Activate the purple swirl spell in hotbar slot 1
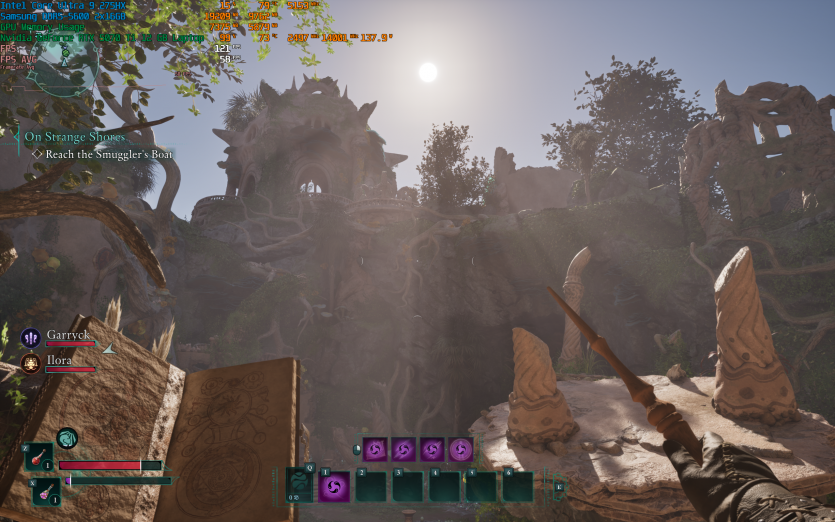Viewport: 835px width, 522px height. coord(334,487)
